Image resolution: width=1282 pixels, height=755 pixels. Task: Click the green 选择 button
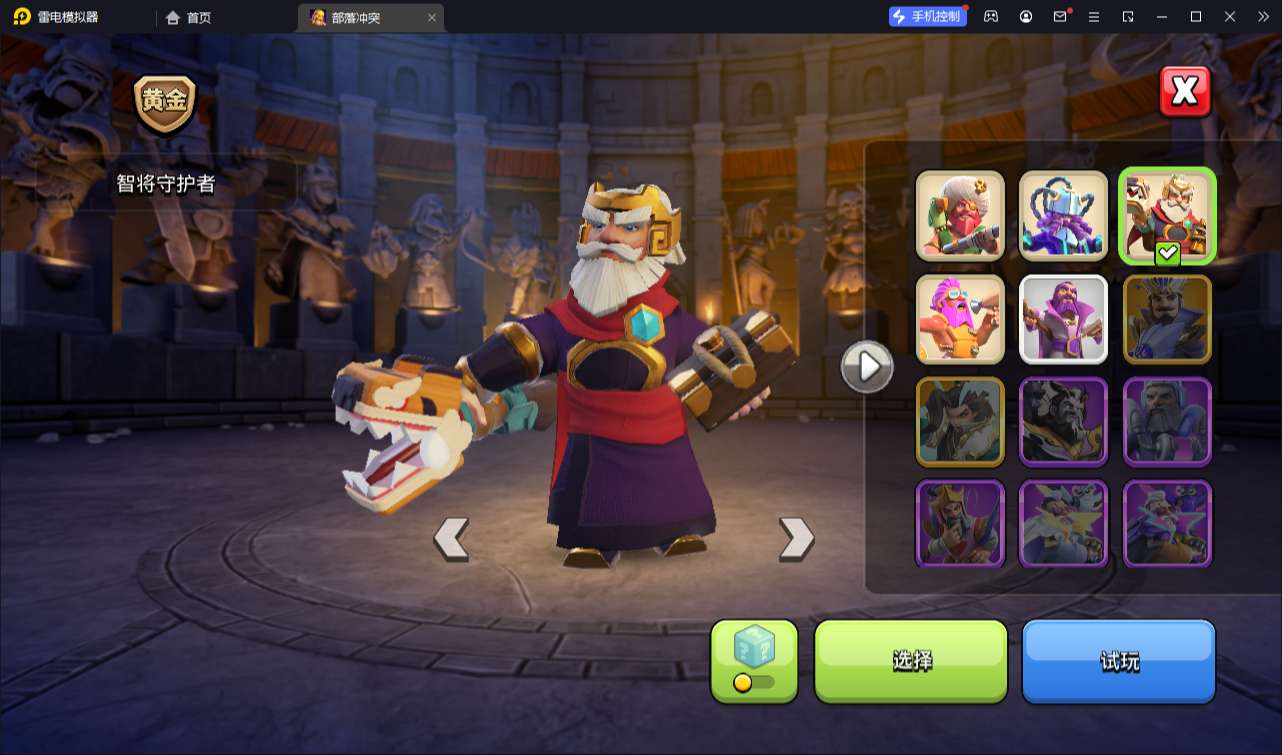pyautogui.click(x=911, y=660)
